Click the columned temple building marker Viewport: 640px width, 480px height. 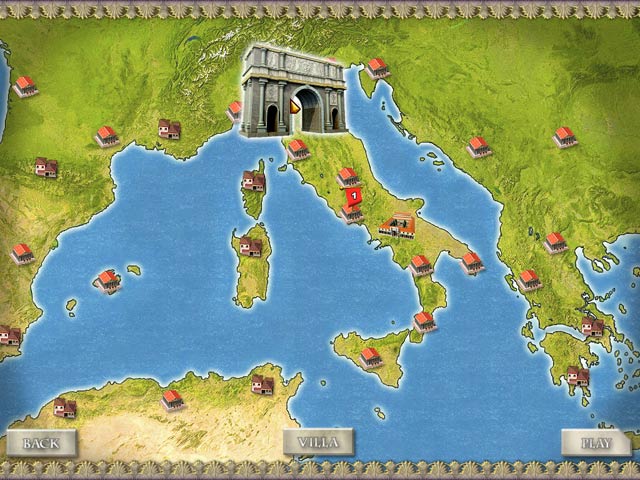(398, 225)
